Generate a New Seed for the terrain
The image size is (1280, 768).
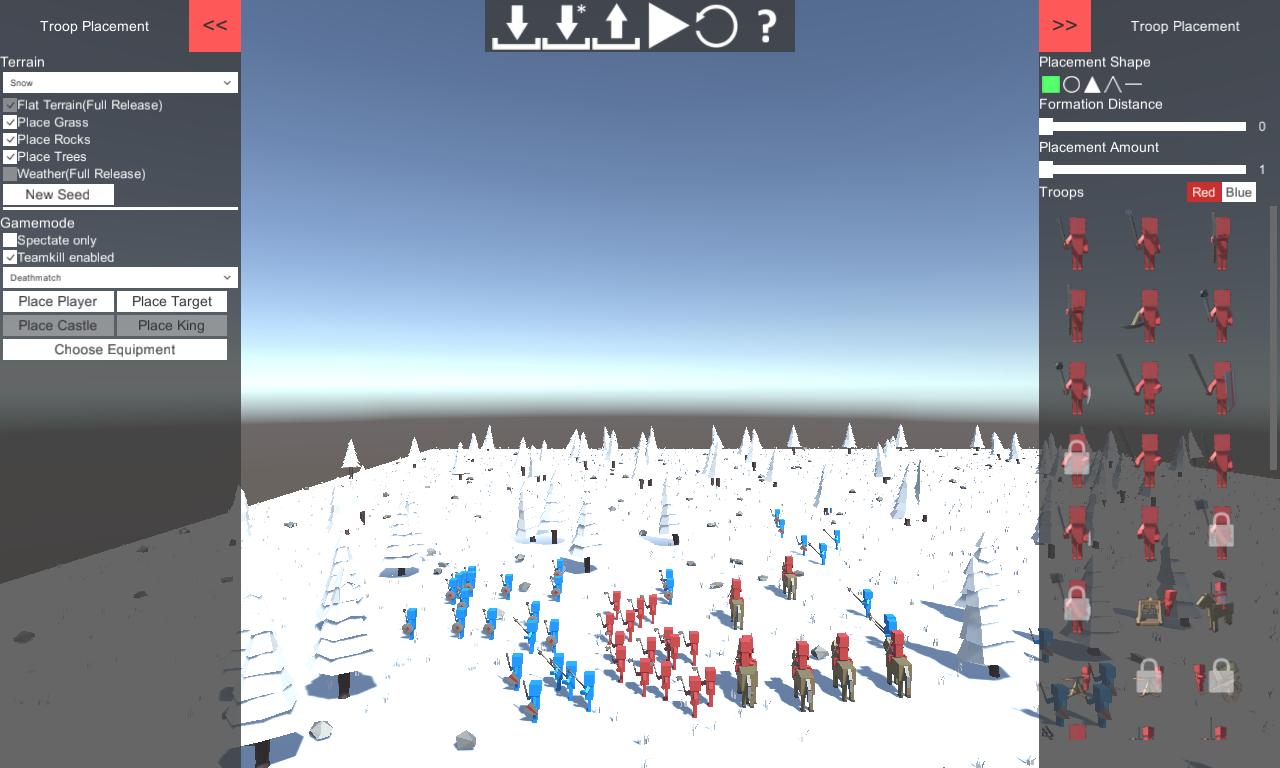pyautogui.click(x=58, y=194)
